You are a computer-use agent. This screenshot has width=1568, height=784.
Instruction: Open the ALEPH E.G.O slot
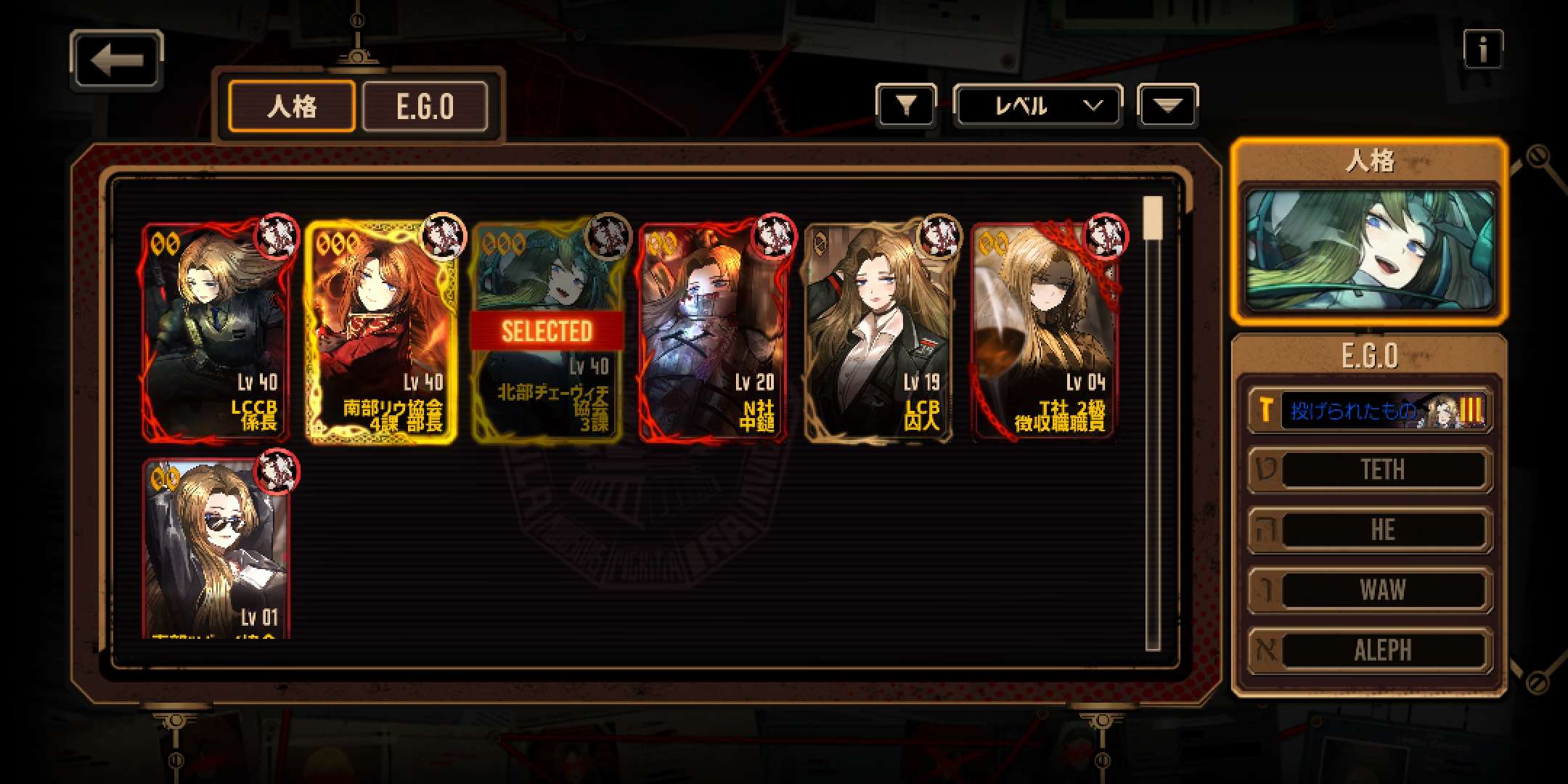click(1369, 650)
